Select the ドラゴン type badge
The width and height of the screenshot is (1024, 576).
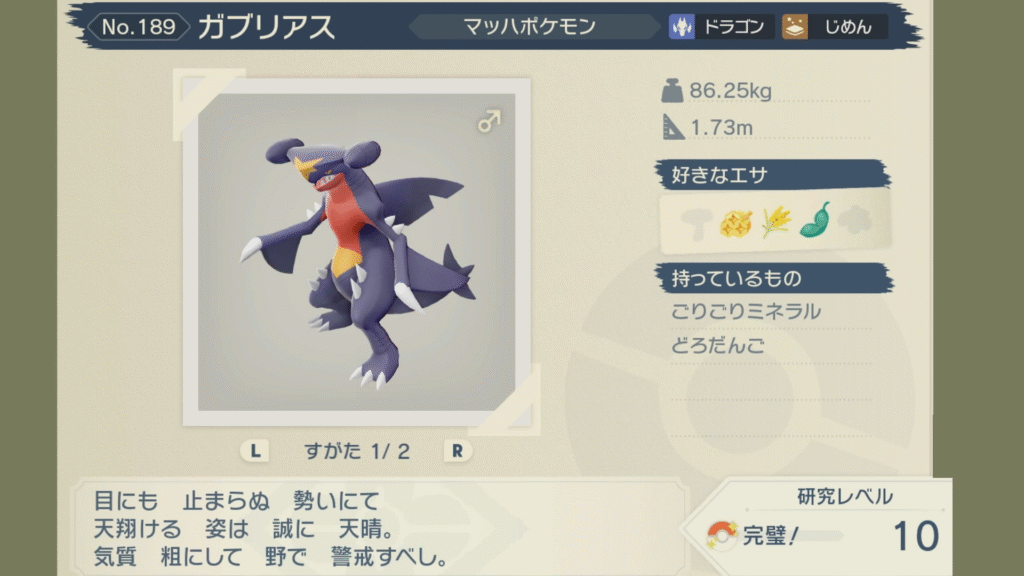tap(721, 27)
